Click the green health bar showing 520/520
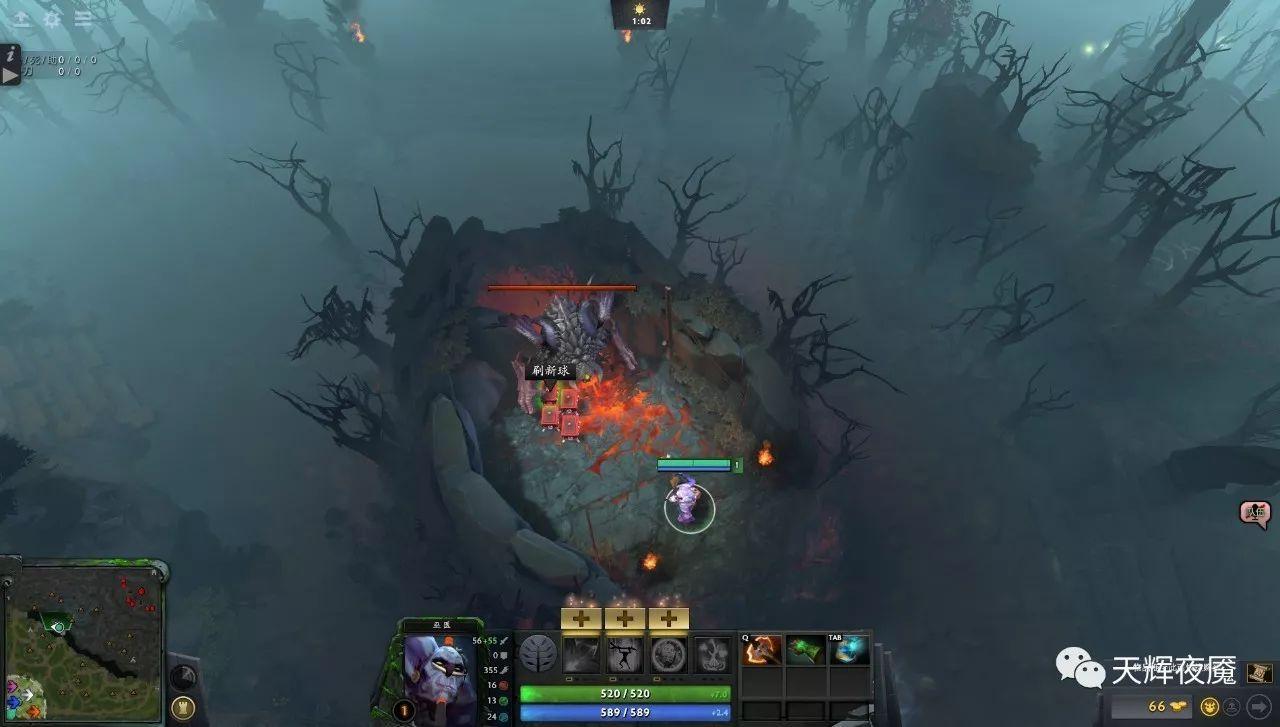Viewport: 1280px width, 727px height. [x=624, y=693]
